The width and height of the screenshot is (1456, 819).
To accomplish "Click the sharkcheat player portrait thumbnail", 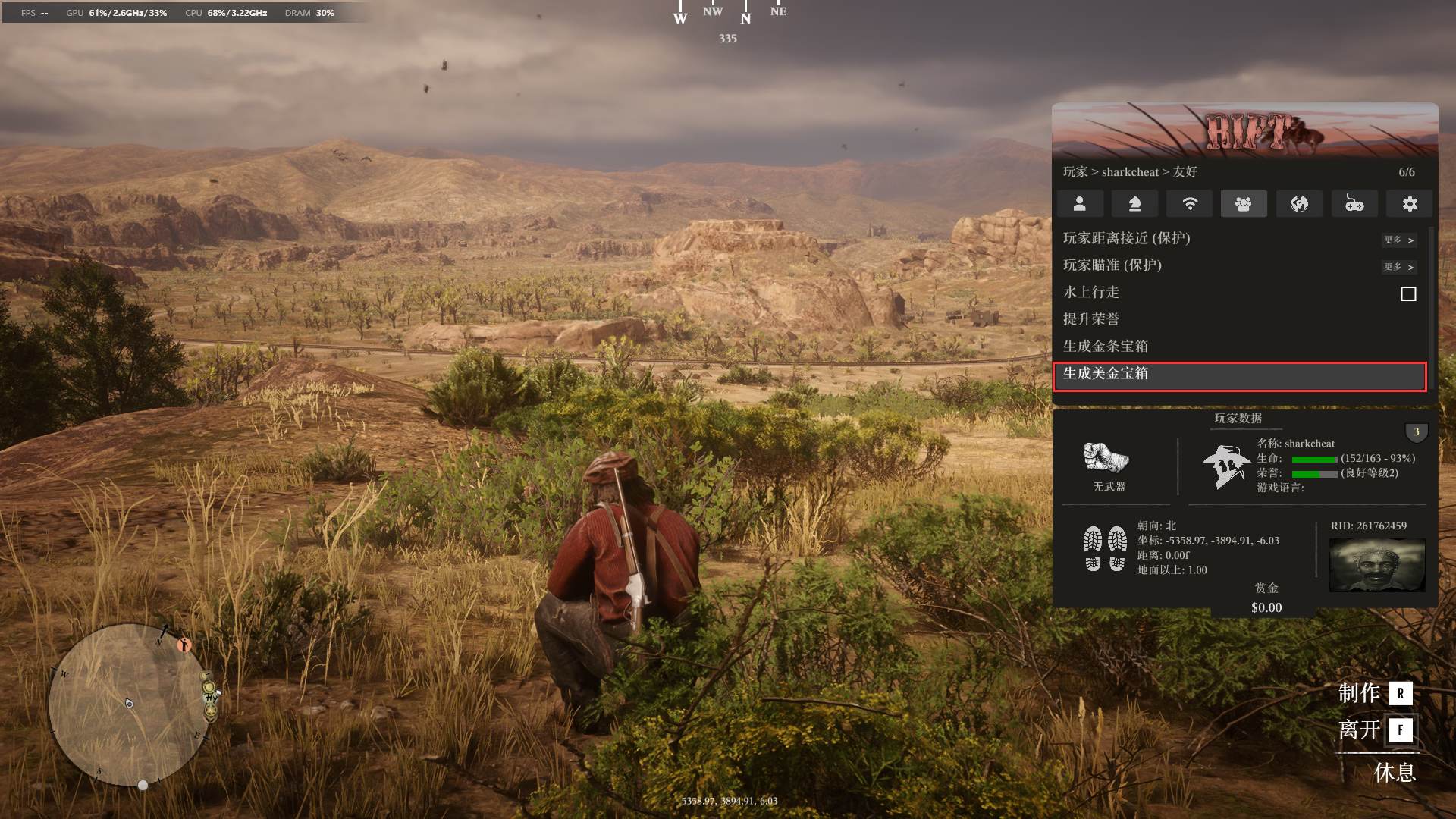I will 1377,565.
